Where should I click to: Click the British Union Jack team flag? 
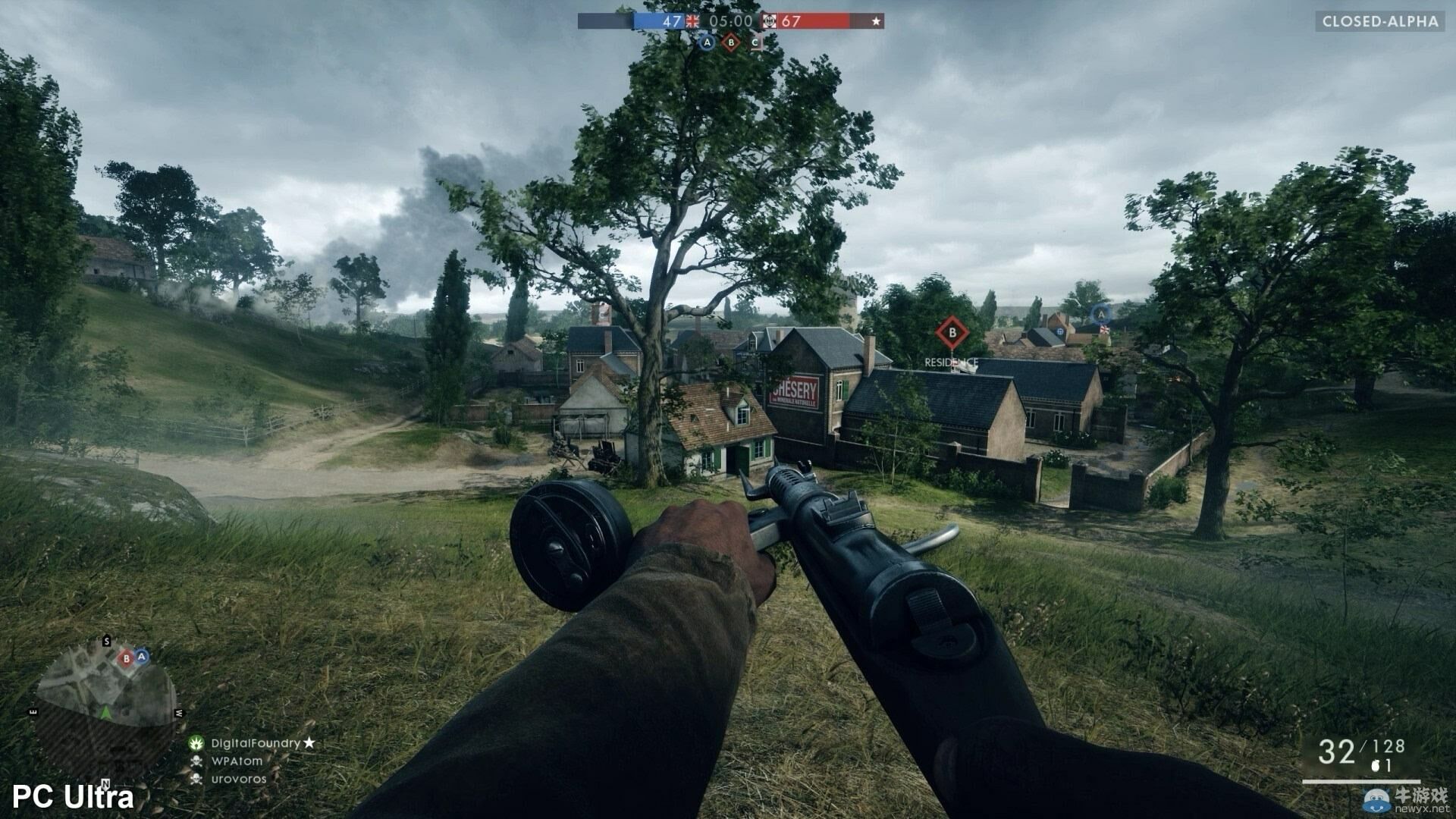pyautogui.click(x=692, y=21)
